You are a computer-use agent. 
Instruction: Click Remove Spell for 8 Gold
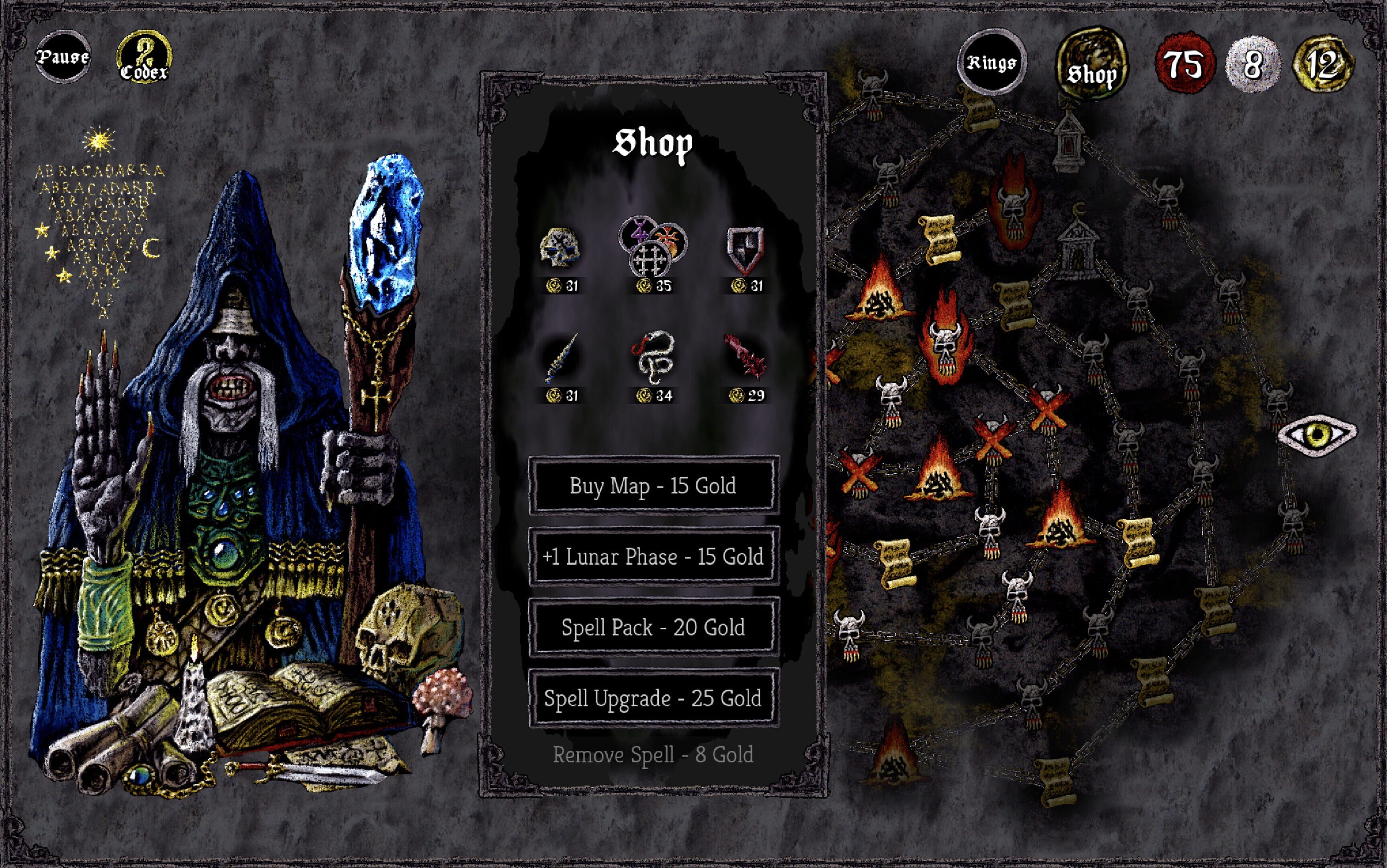click(654, 754)
